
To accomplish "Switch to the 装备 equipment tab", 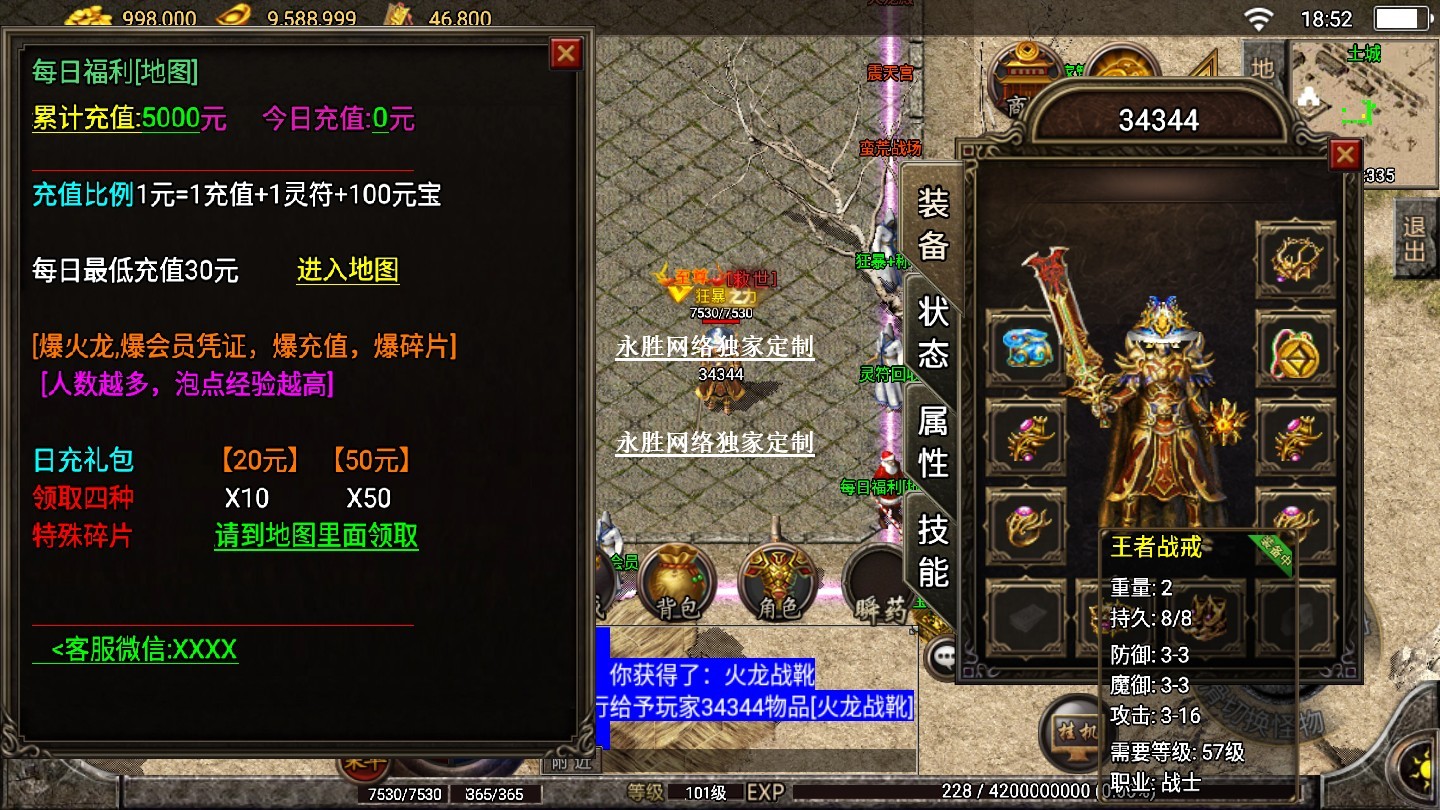I will click(932, 224).
